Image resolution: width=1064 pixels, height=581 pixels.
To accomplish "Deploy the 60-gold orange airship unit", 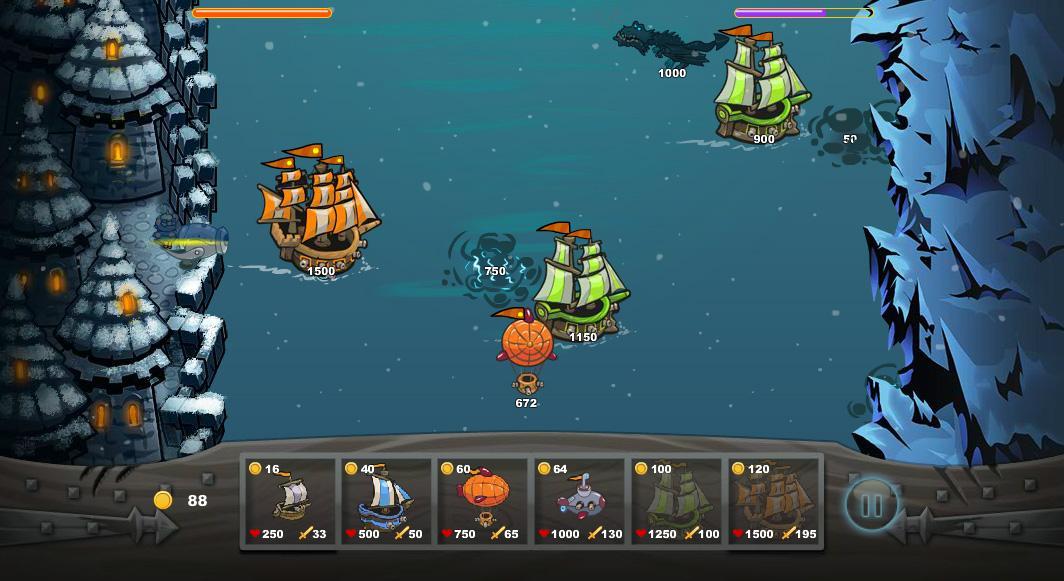I will tap(482, 501).
